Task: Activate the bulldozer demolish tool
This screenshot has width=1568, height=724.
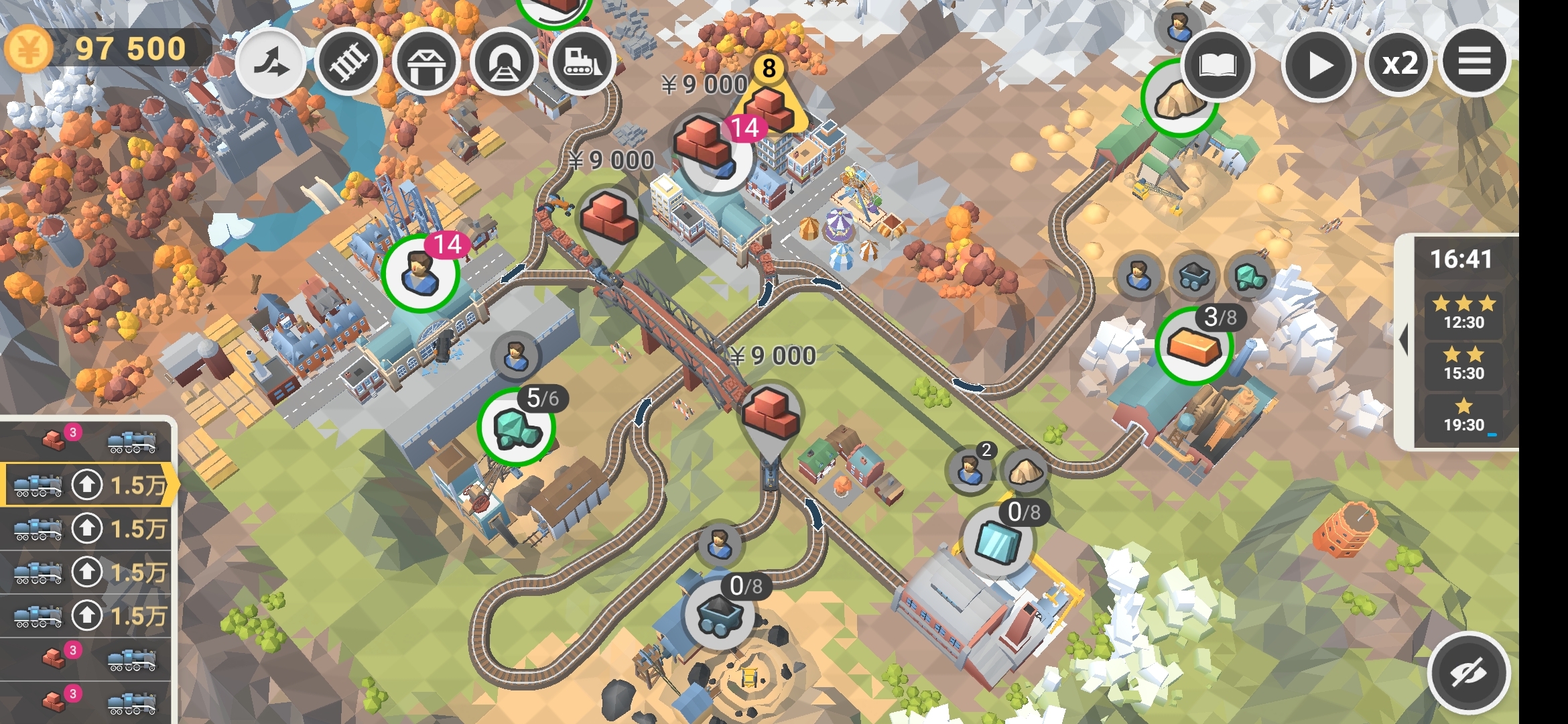Action: pos(582,64)
